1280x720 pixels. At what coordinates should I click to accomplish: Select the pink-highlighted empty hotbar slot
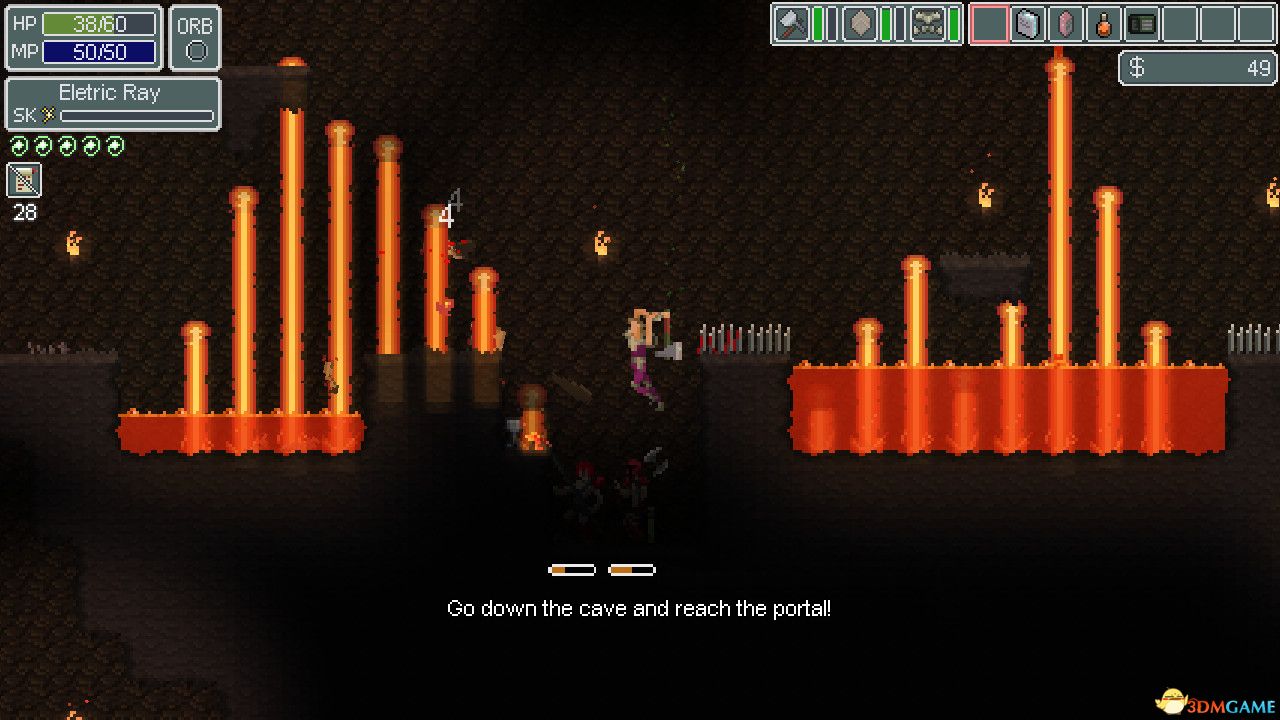pyautogui.click(x=989, y=24)
